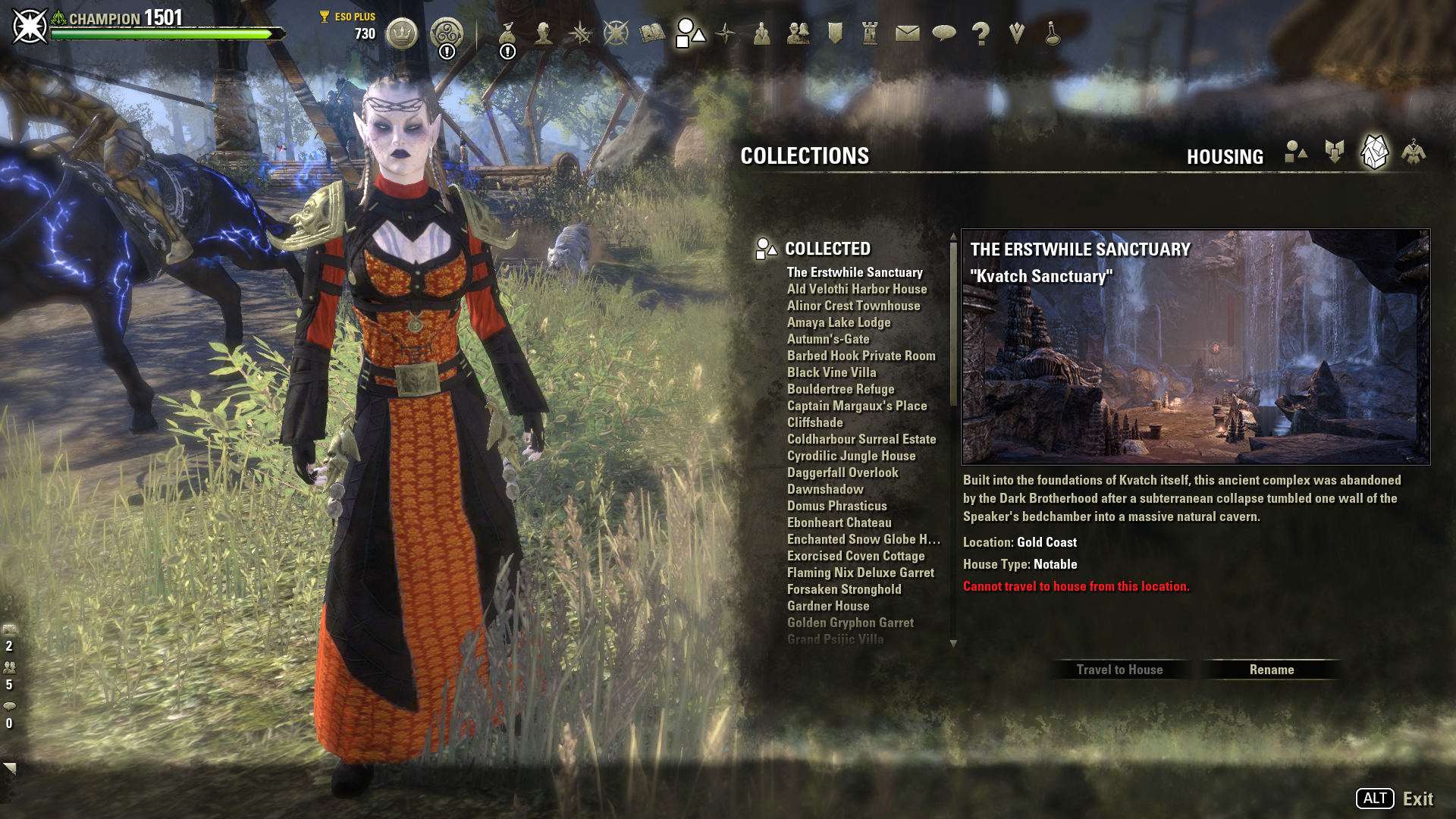The image size is (1456, 819).
Task: Switch to the outfit styles hanger tab
Action: point(1413,152)
